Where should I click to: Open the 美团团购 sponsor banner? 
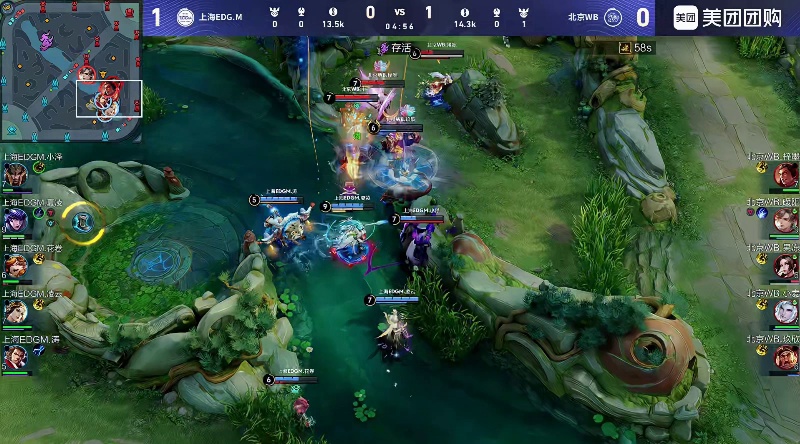tap(727, 17)
